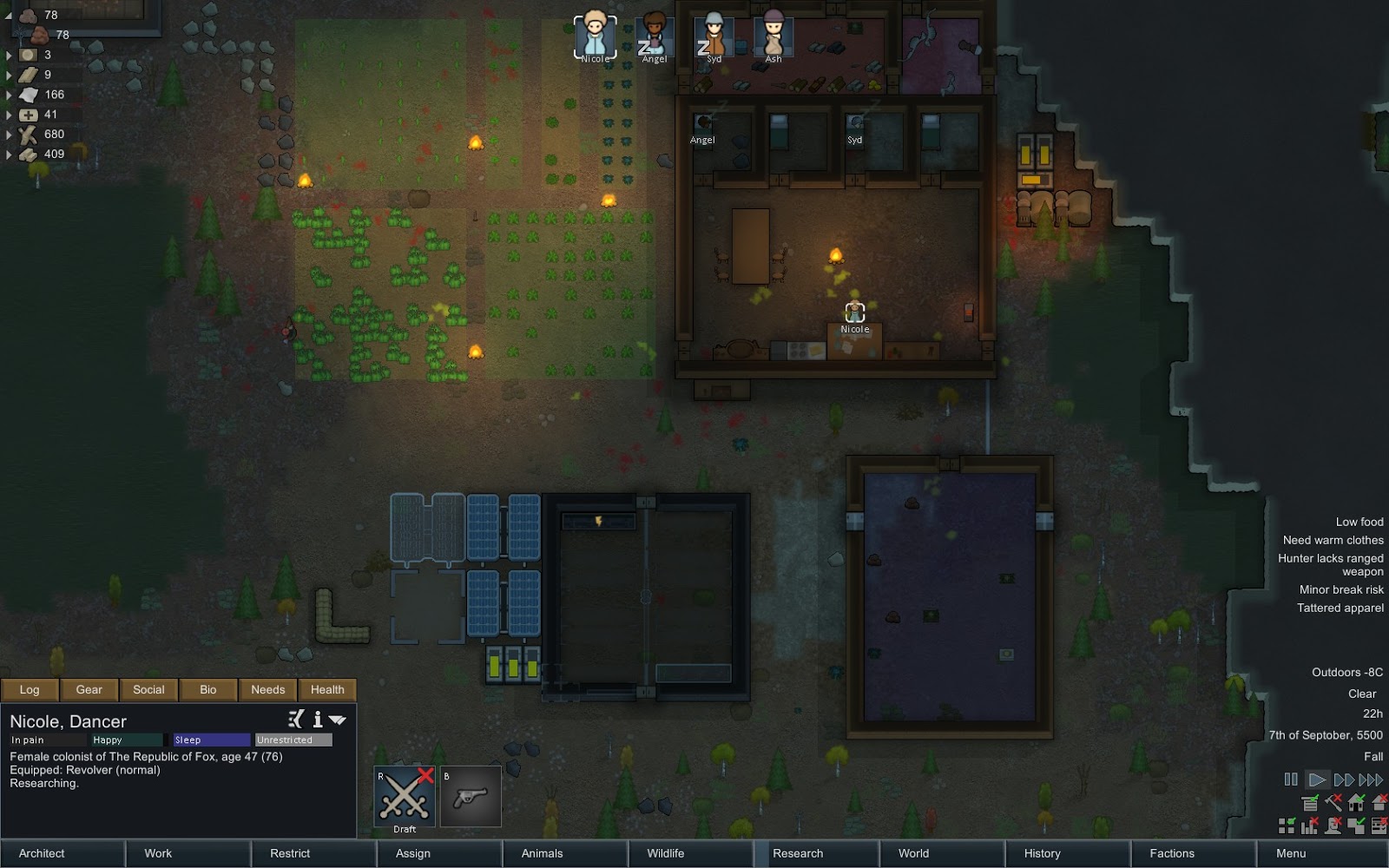View Nicole's Health tab
The width and height of the screenshot is (1389, 868).
[327, 689]
